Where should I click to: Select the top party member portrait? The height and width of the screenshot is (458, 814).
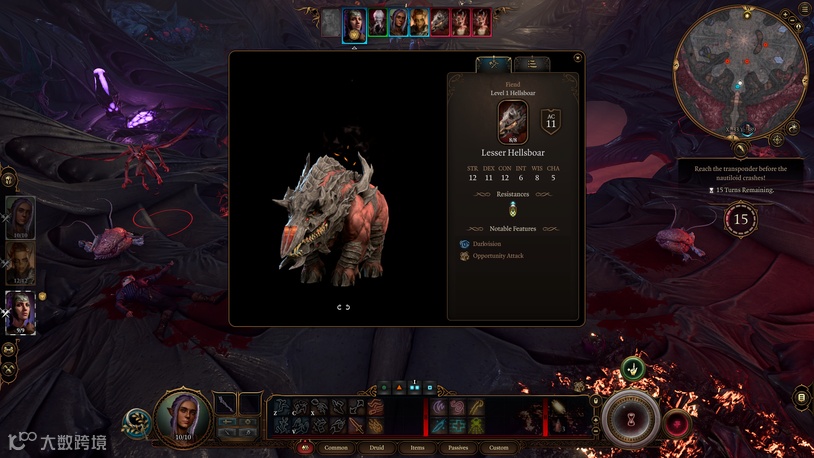[21, 217]
